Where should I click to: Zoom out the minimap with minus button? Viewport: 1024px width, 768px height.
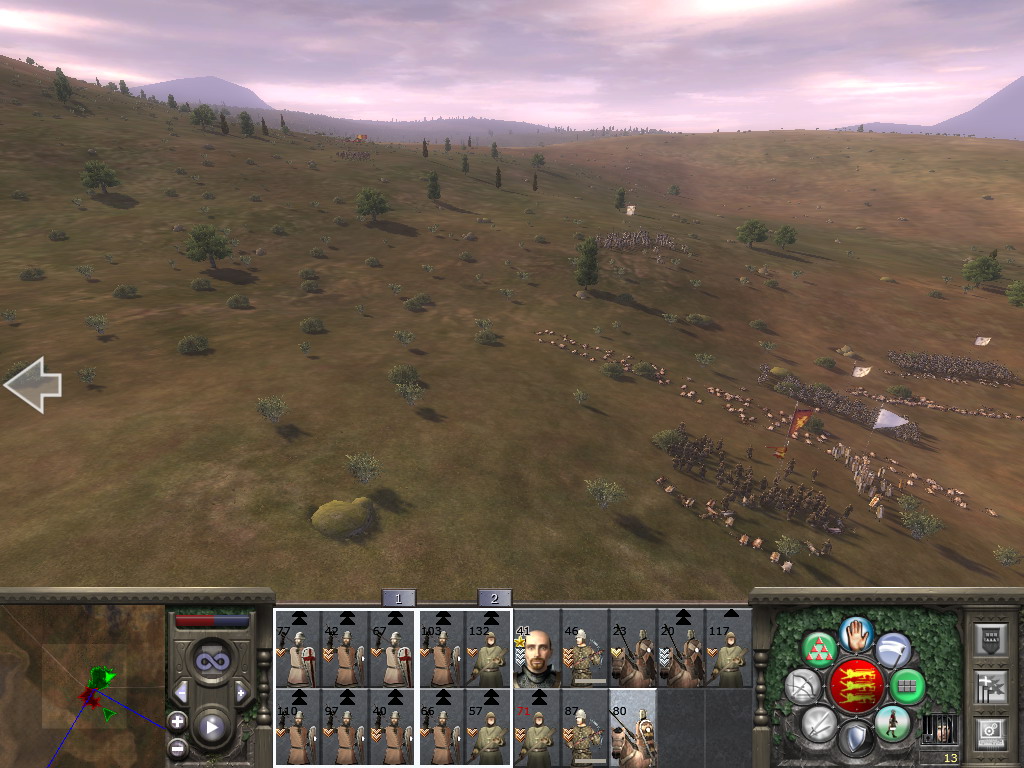177,746
